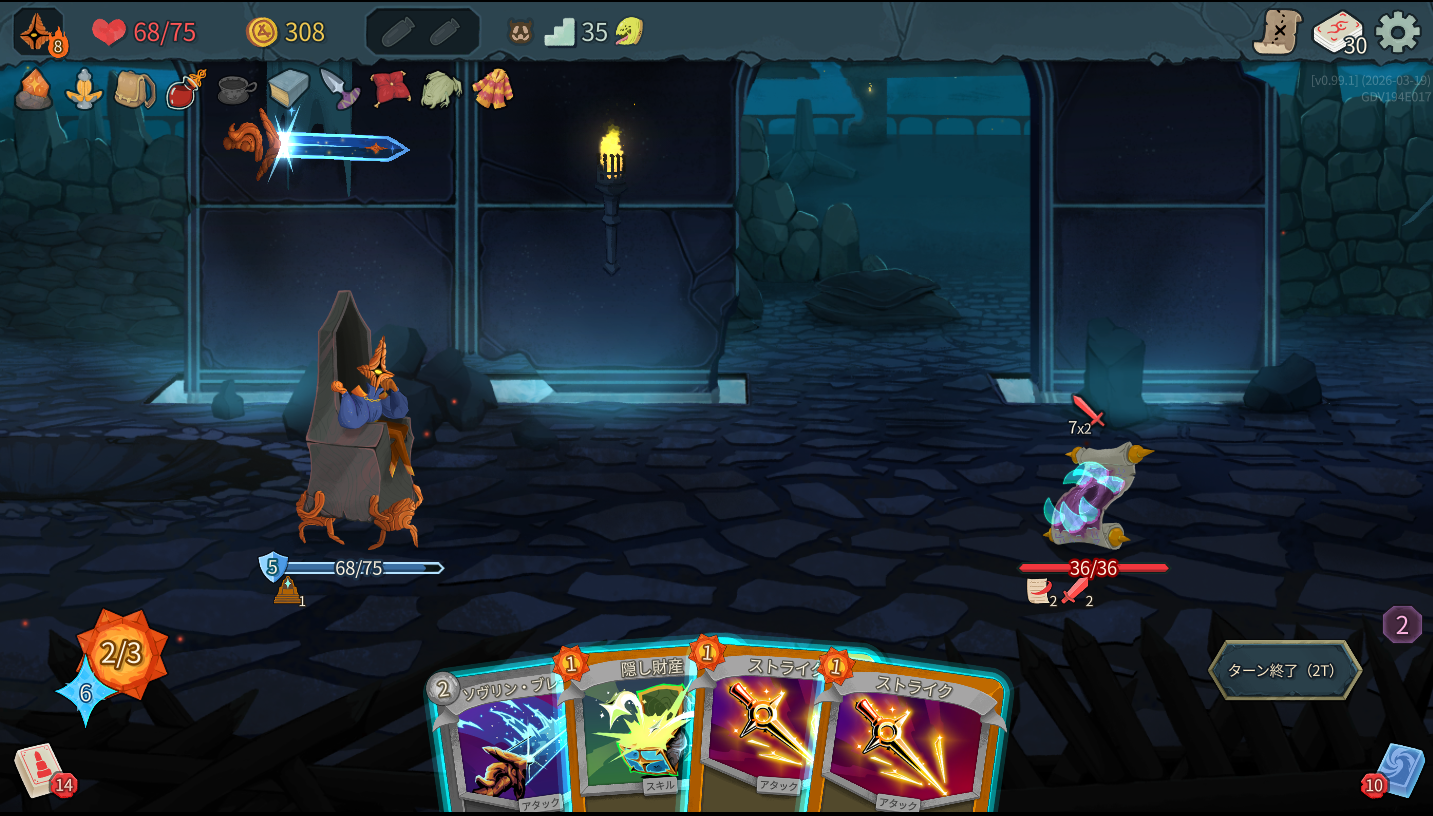Check the striped scarf relic
The width and height of the screenshot is (1433, 816).
point(493,89)
